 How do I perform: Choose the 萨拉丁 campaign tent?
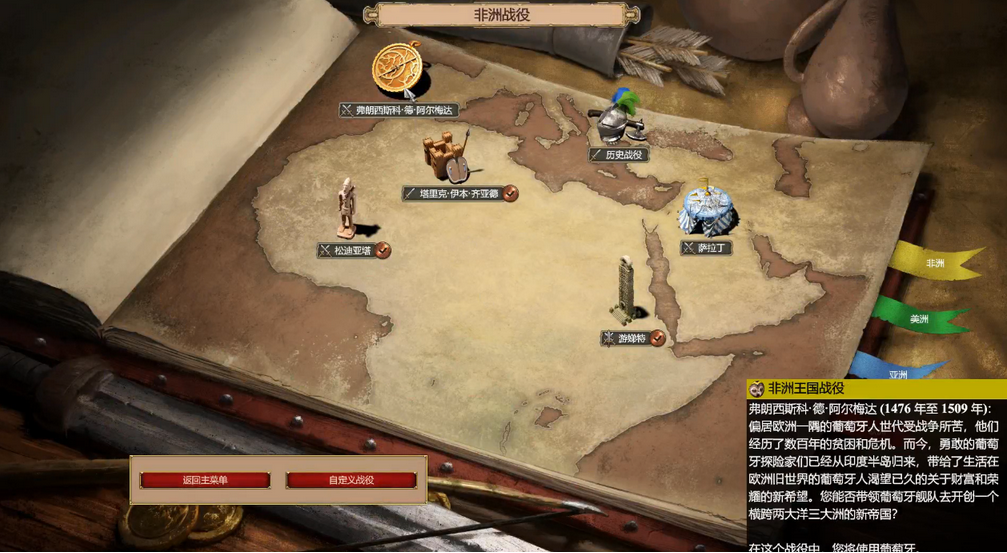707,208
